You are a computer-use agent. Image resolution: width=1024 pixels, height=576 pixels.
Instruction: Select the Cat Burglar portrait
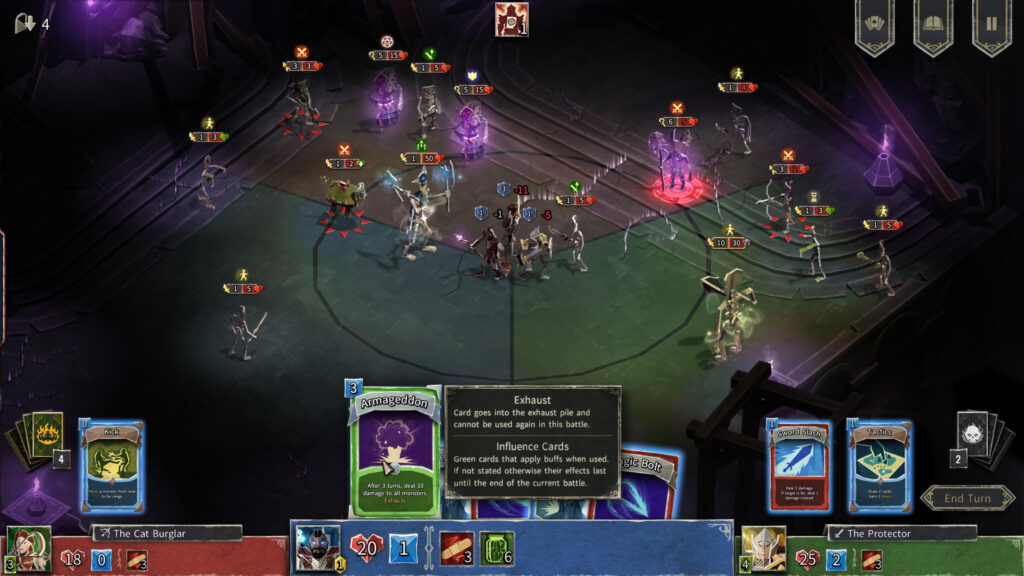click(x=26, y=548)
